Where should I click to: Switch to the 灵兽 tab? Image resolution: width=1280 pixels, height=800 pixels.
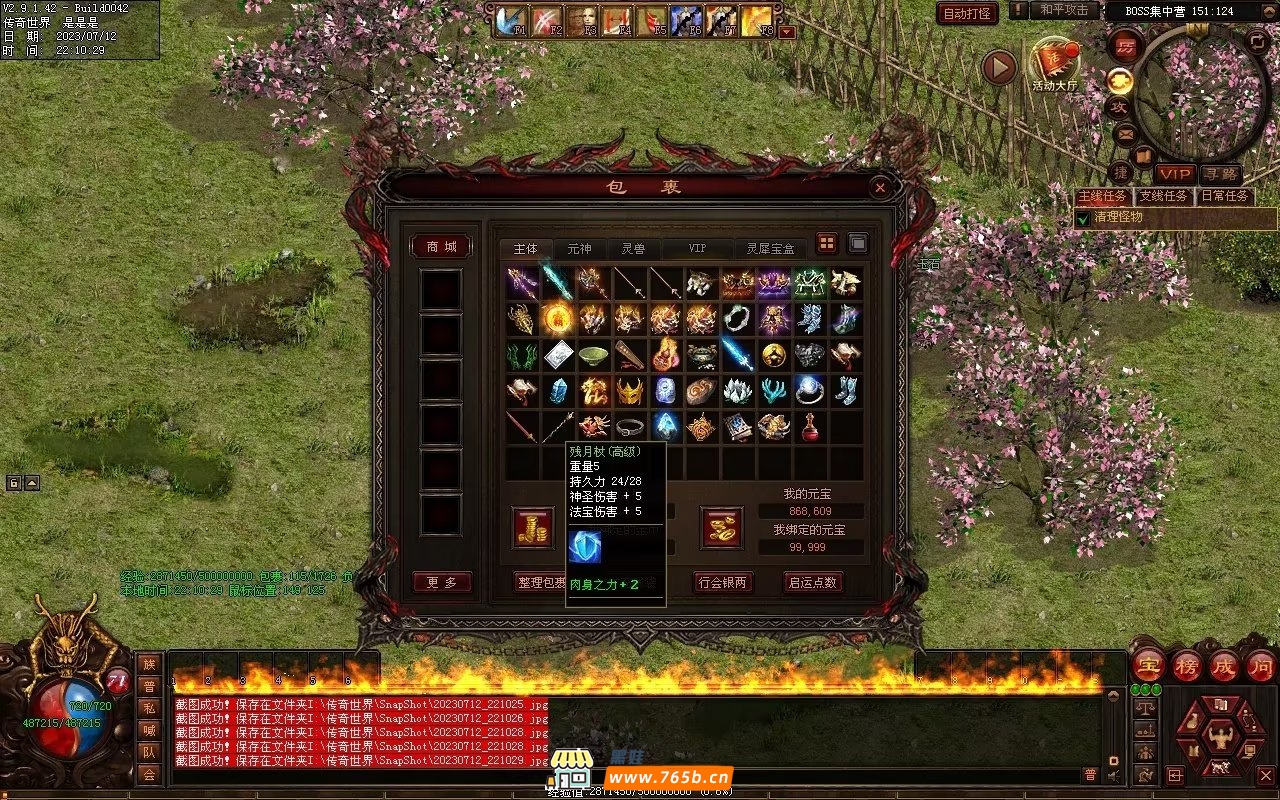pyautogui.click(x=633, y=249)
